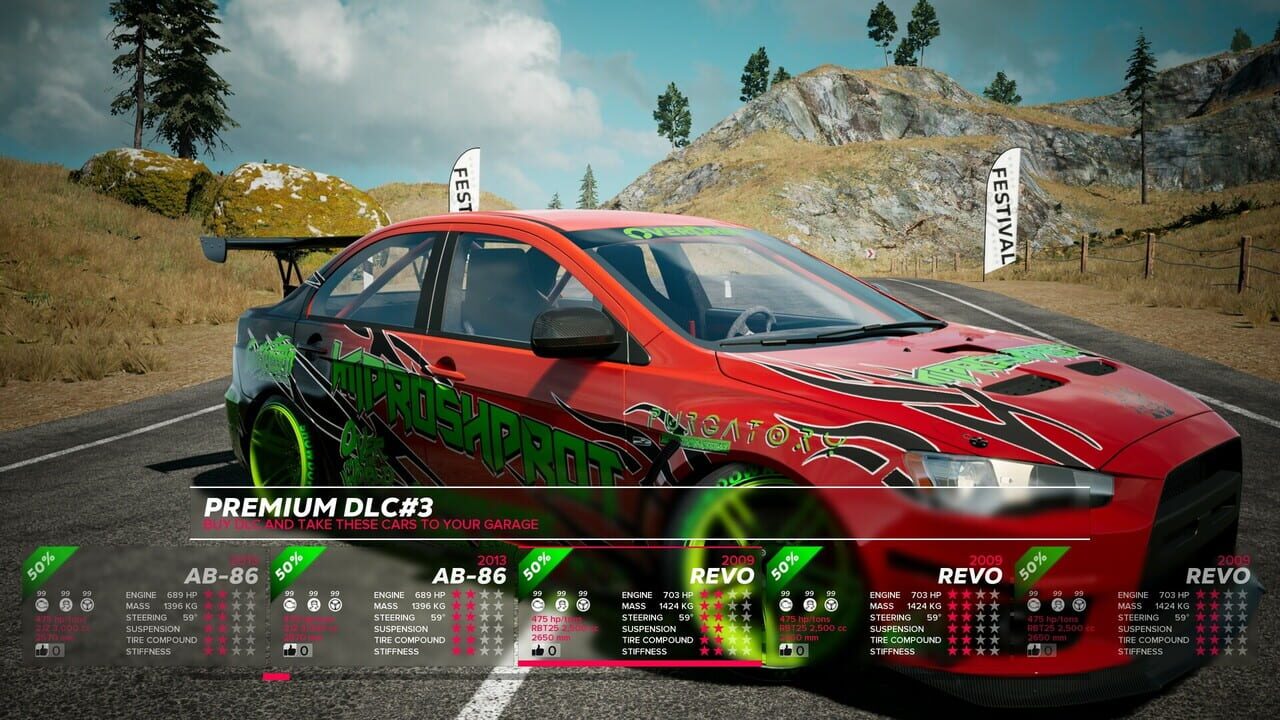Click the thumbs-up icon on rightmost REVO card
The height and width of the screenshot is (720, 1280).
click(x=1035, y=650)
